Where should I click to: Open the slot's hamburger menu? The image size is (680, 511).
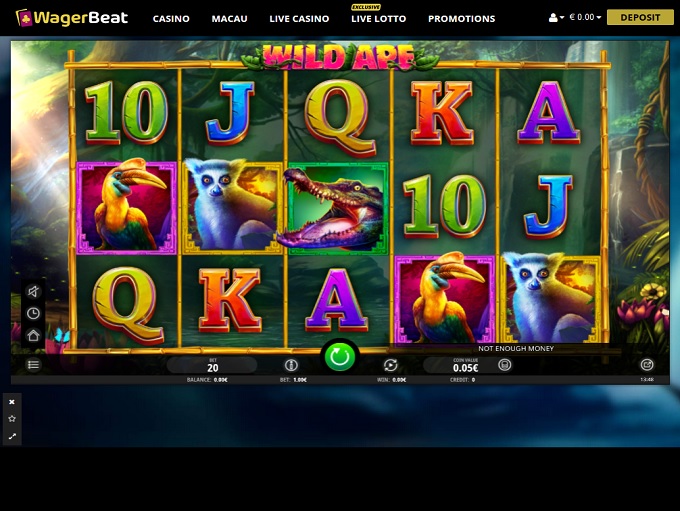tap(33, 365)
